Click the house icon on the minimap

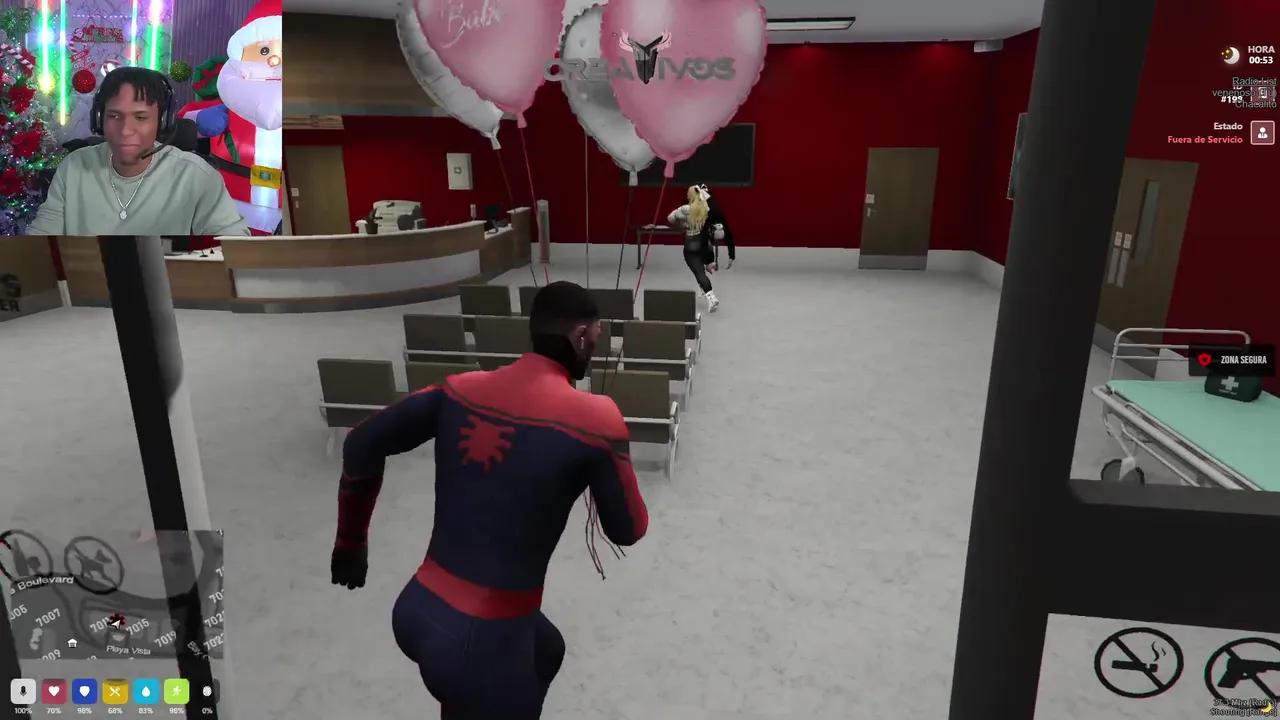point(71,643)
